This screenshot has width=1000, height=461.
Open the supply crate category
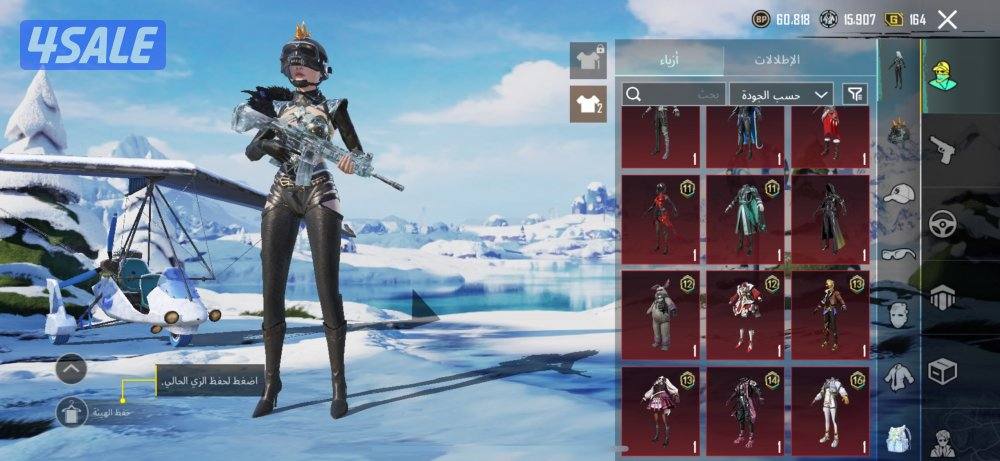coord(943,372)
